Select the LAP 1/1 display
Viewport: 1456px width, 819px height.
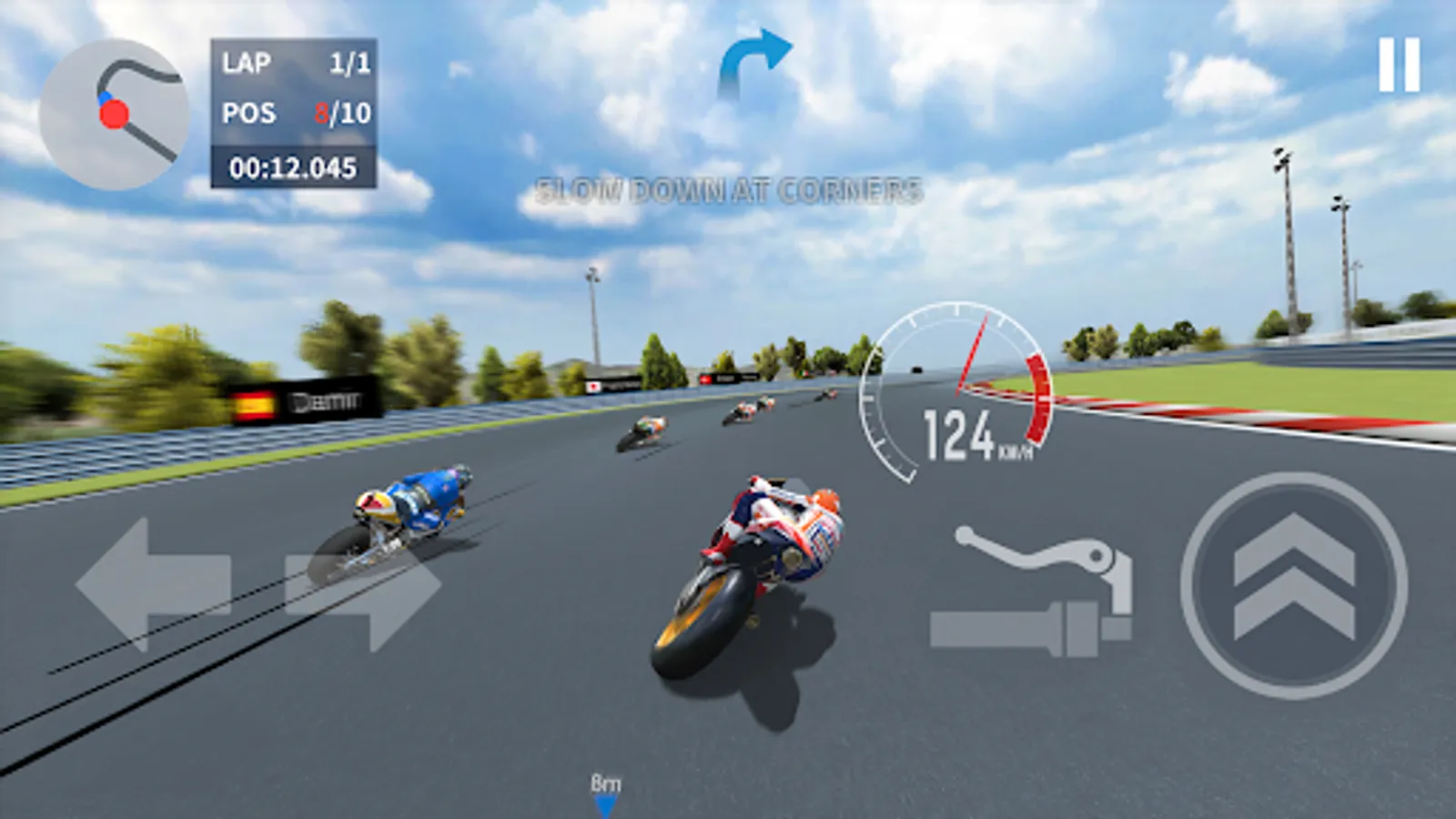coord(291,62)
